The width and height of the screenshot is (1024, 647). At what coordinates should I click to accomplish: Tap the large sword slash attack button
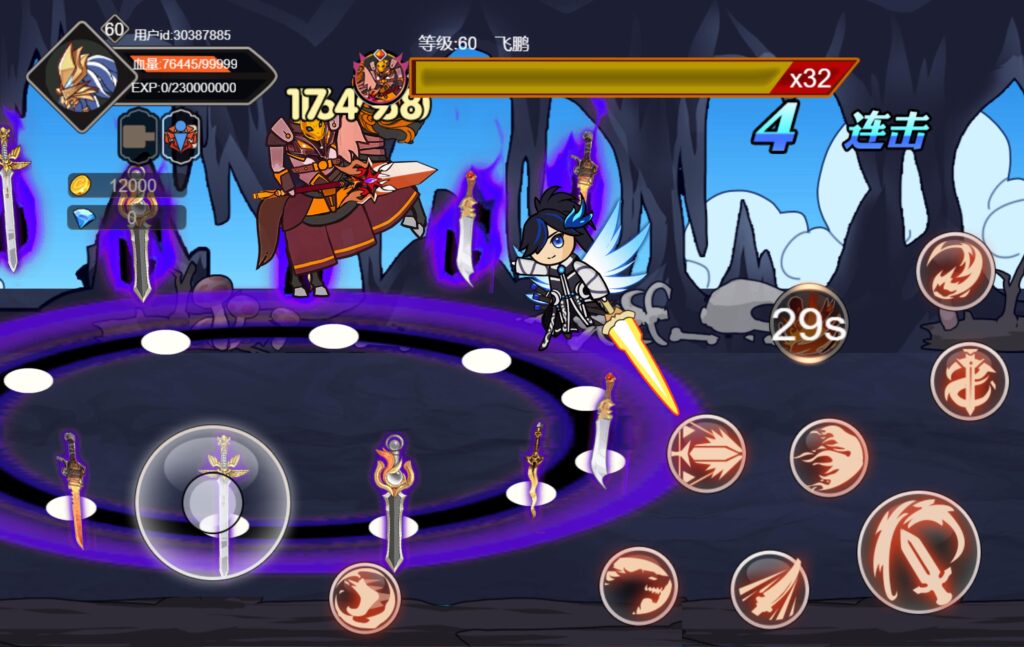(x=918, y=551)
